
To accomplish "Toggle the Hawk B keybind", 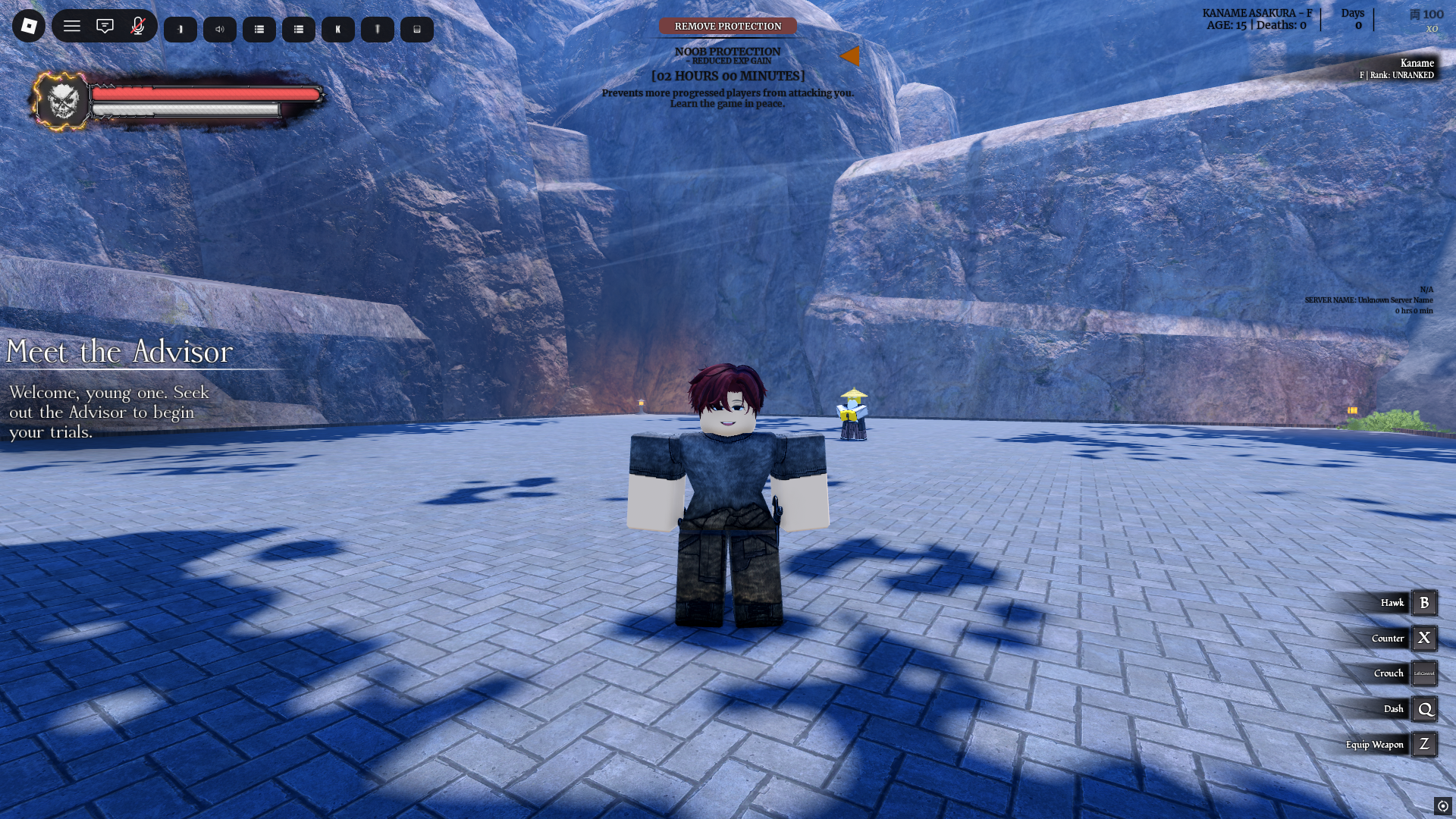I will 1424,602.
